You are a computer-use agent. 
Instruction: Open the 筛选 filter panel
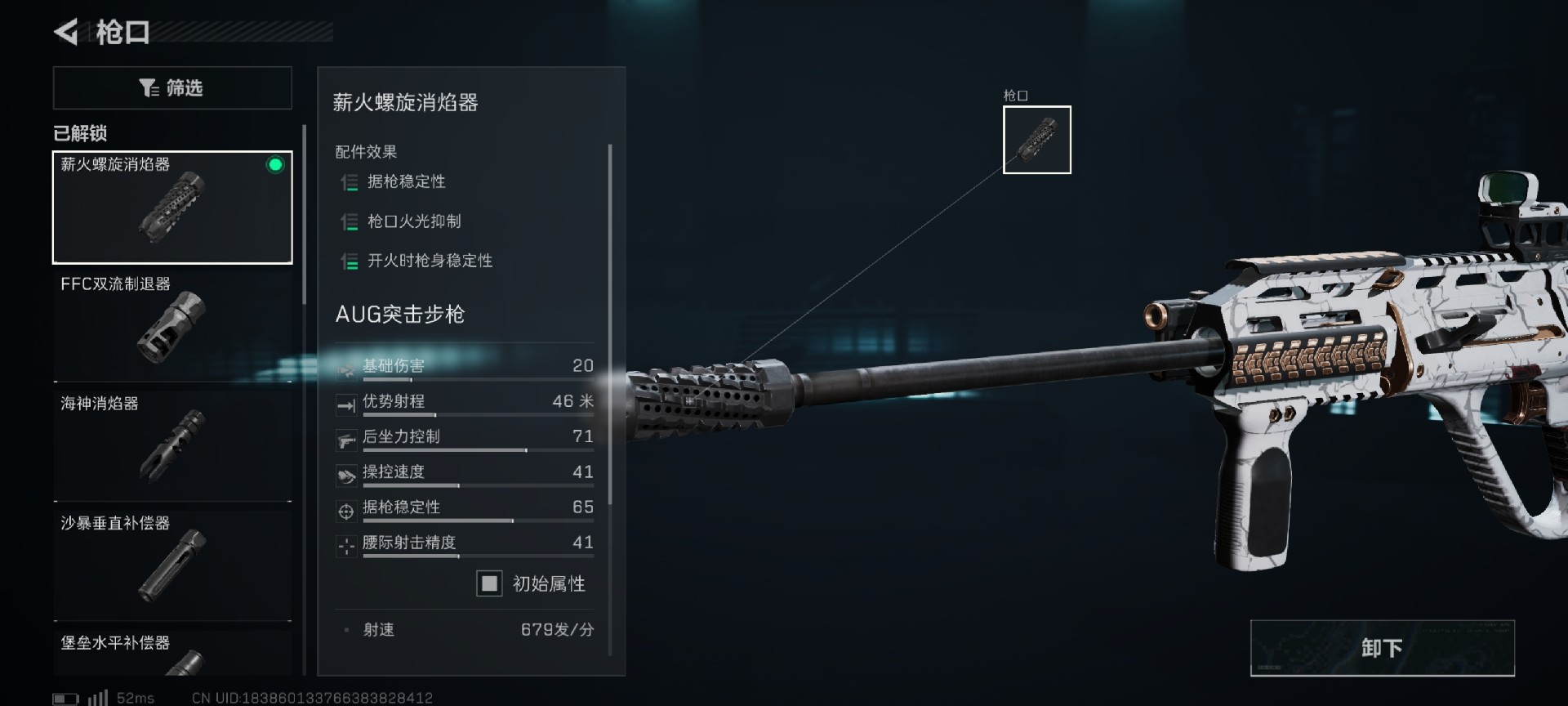pos(172,87)
